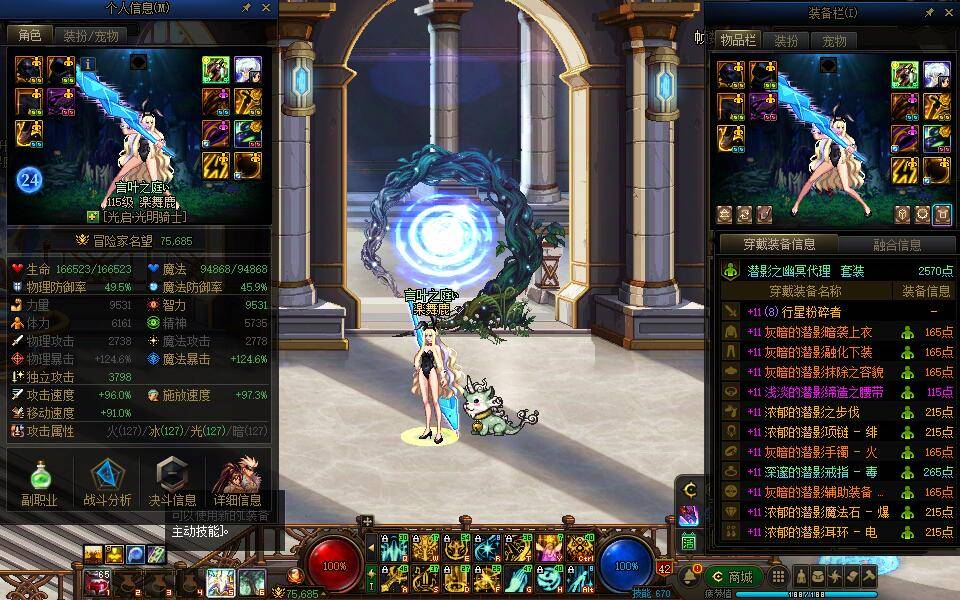Viewport: 960px width, 600px height.
Task: Switch to the 宠物 tab in equipment window
Action: tap(834, 41)
